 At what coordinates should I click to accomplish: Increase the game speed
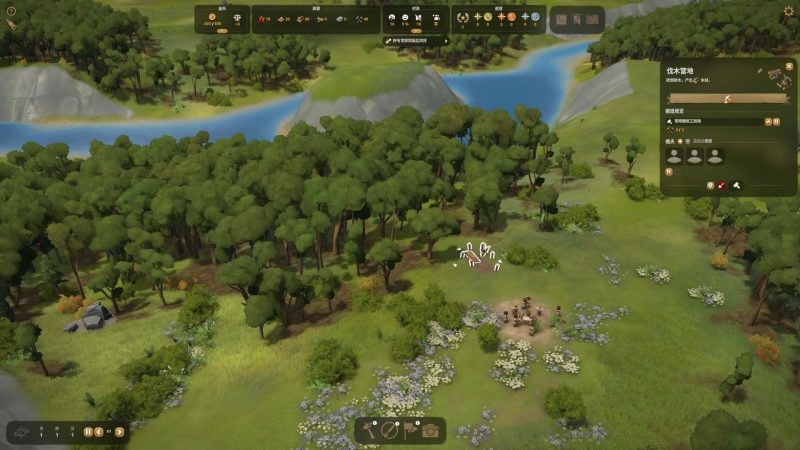tap(119, 432)
